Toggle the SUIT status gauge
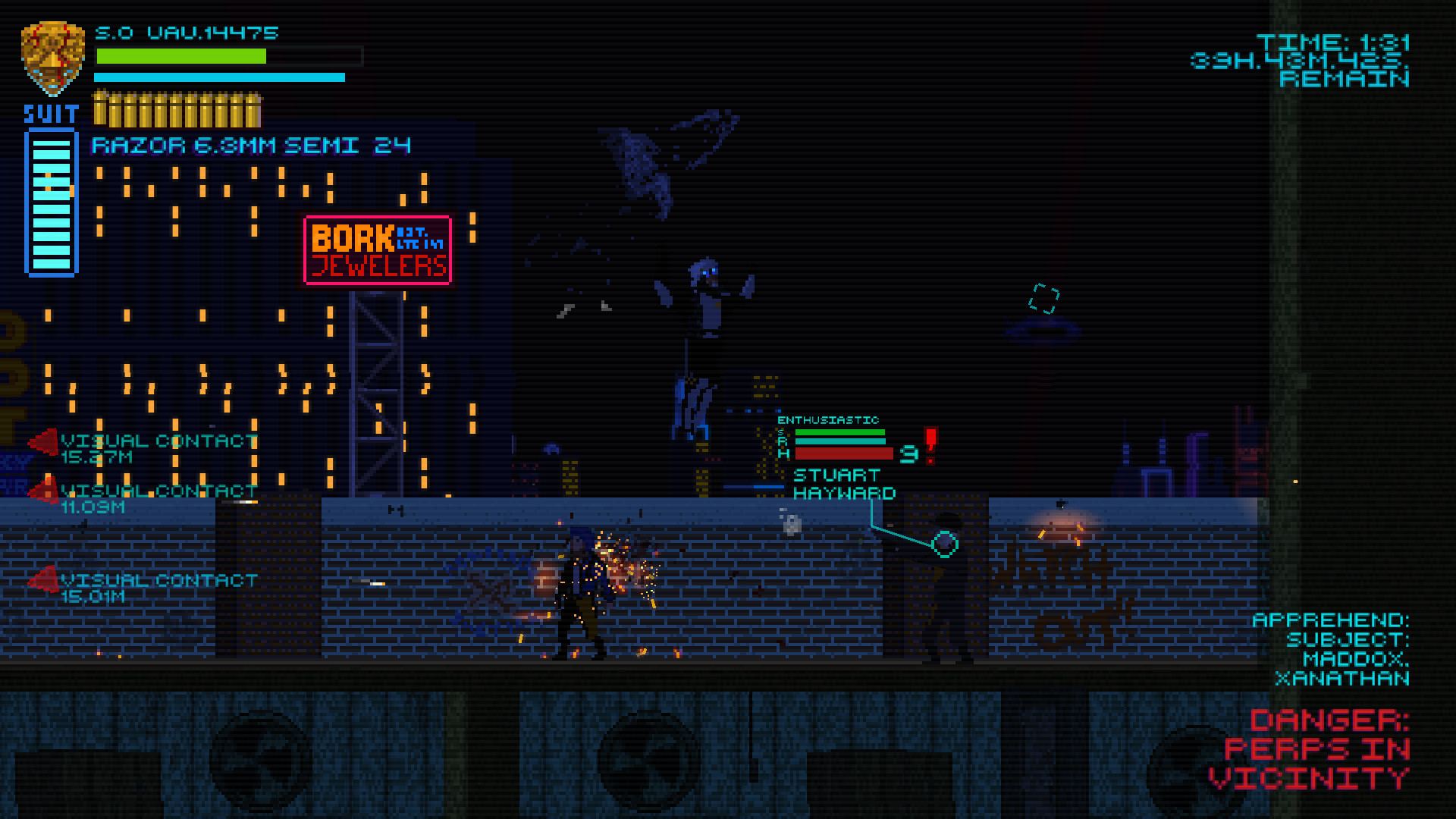This screenshot has height=819, width=1456. tap(52, 201)
